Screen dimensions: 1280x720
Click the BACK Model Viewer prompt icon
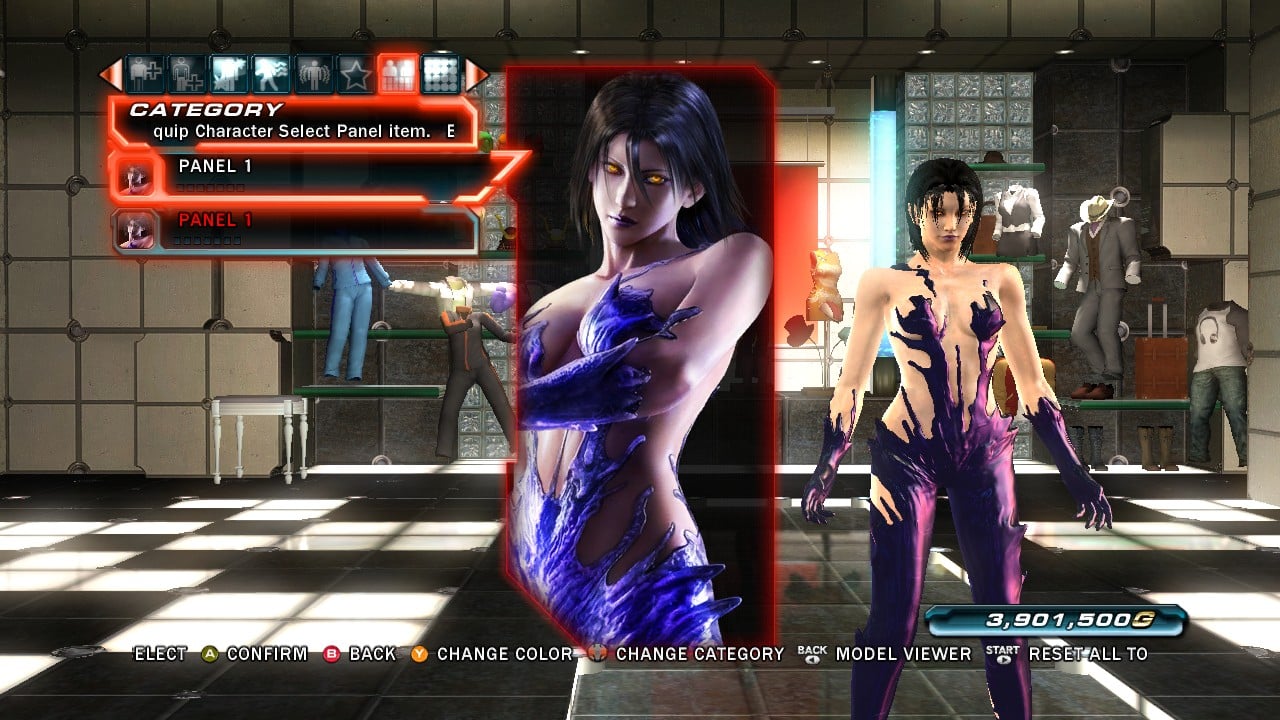pos(810,654)
